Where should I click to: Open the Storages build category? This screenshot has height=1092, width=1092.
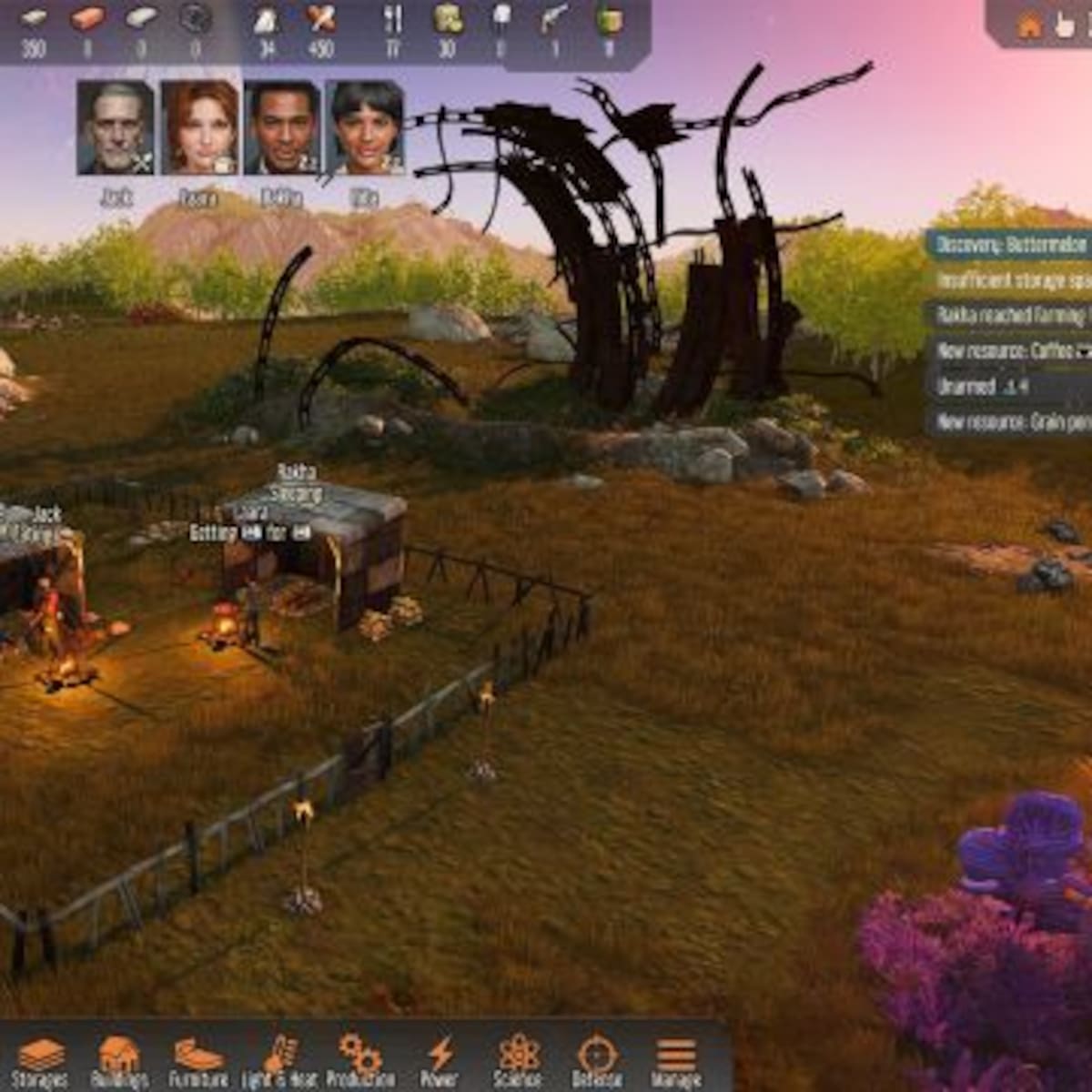coord(39,1061)
